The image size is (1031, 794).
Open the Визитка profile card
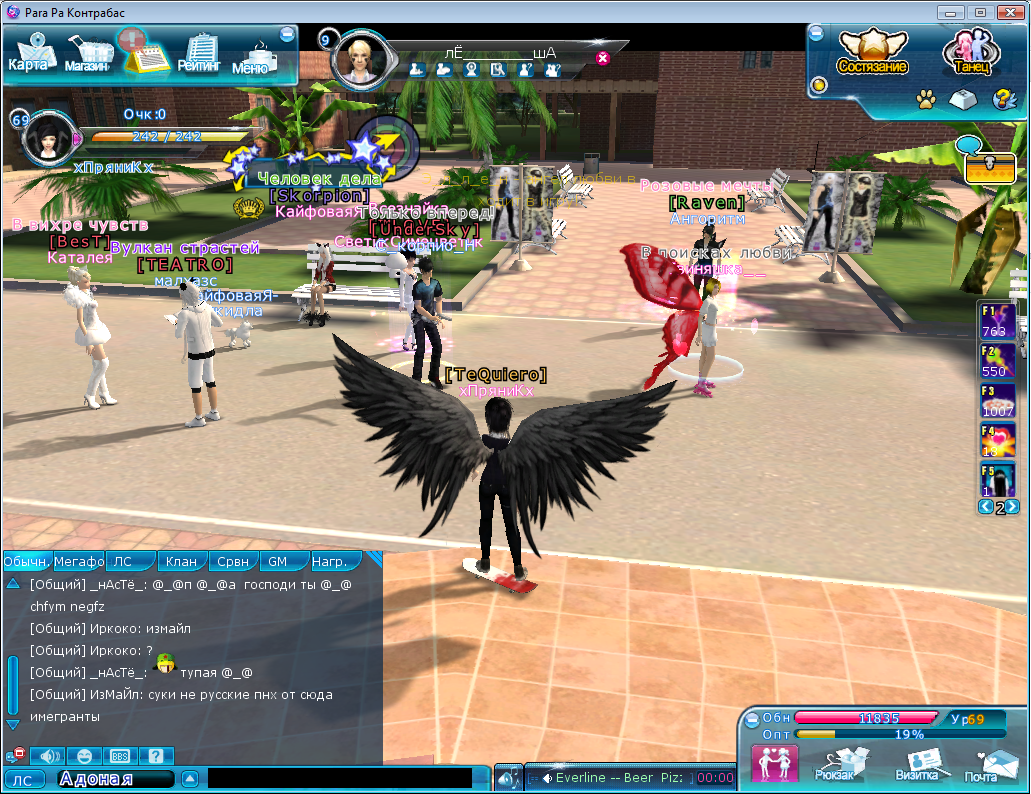coord(916,766)
